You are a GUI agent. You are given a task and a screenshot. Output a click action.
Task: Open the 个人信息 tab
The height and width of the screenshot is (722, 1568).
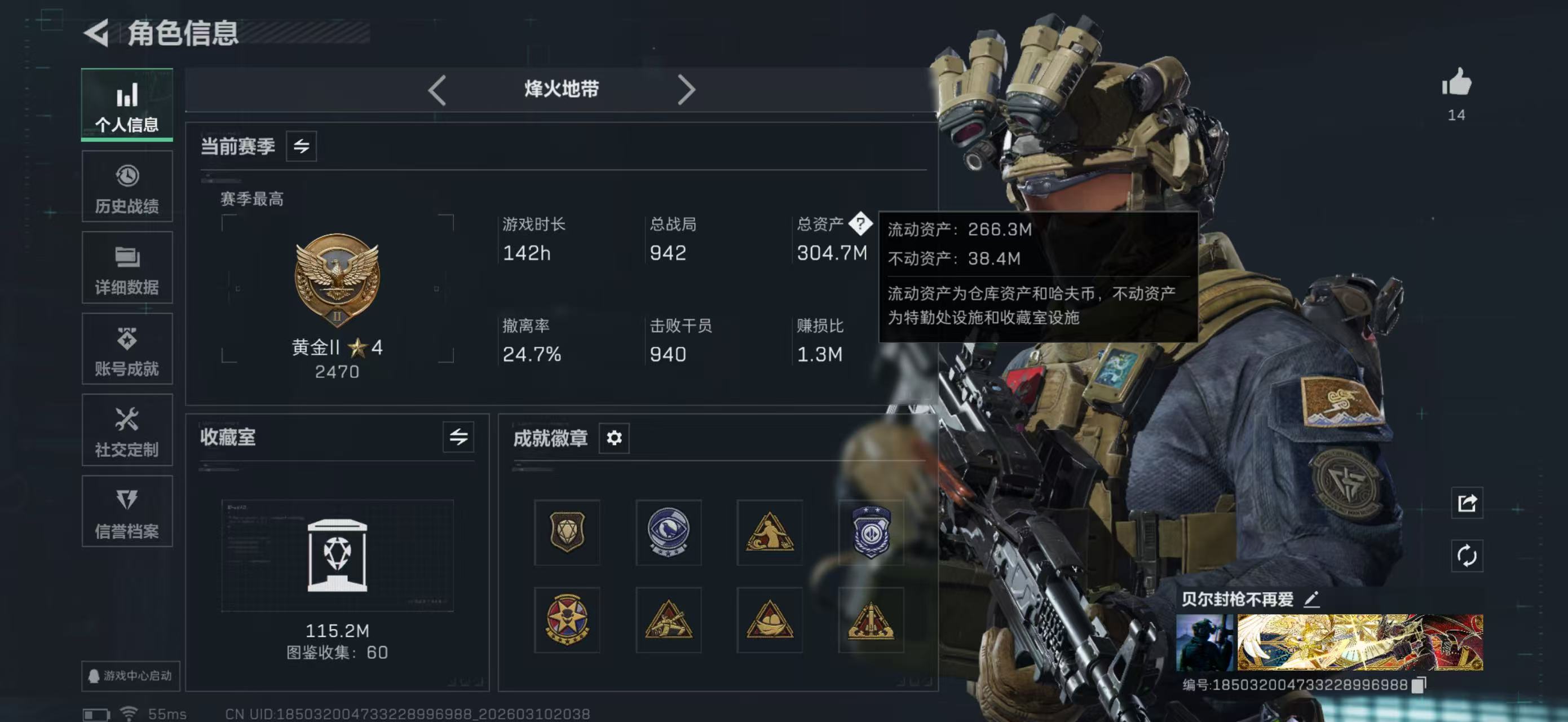coord(127,105)
